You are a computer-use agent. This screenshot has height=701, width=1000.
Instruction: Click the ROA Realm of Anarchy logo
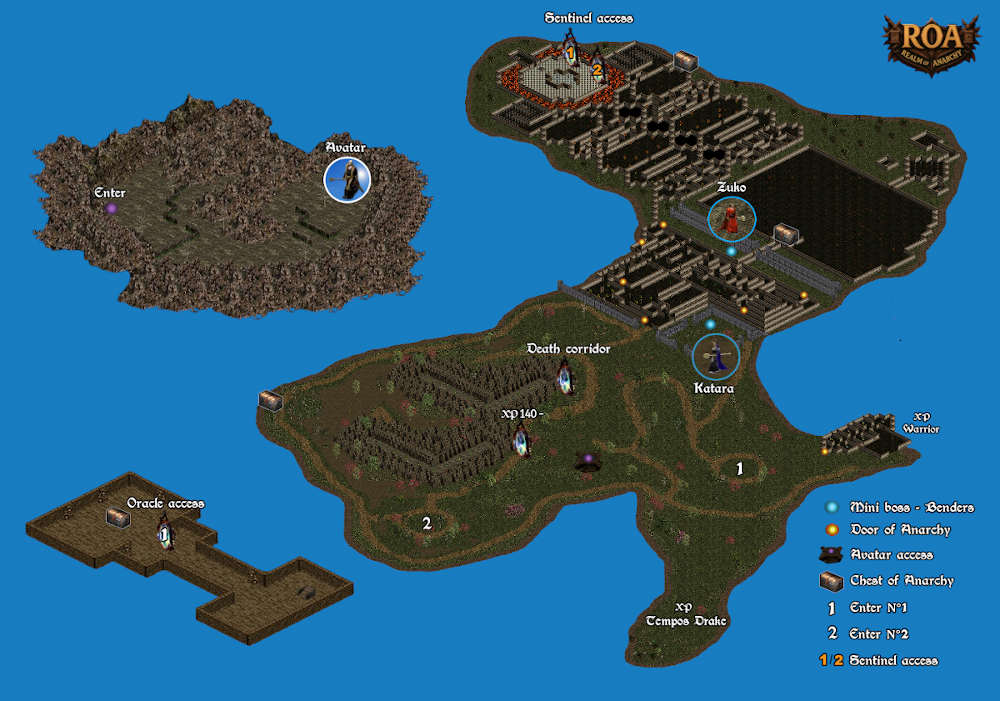click(930, 43)
